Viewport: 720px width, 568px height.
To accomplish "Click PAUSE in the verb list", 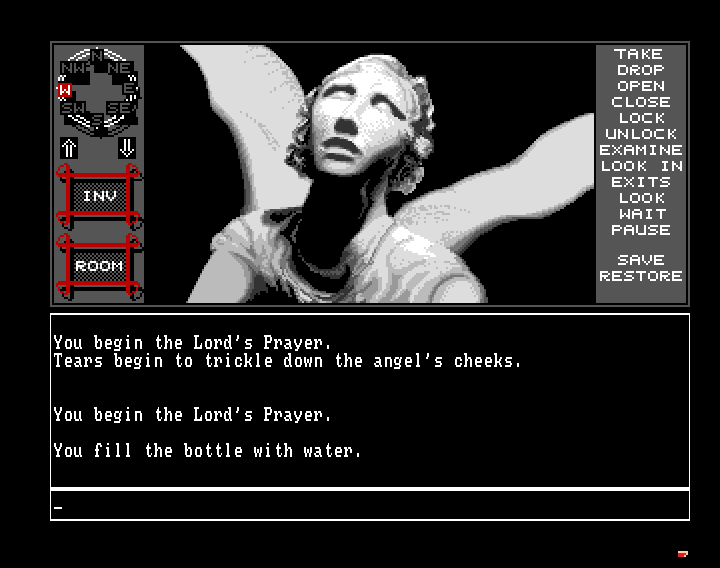I will point(640,230).
